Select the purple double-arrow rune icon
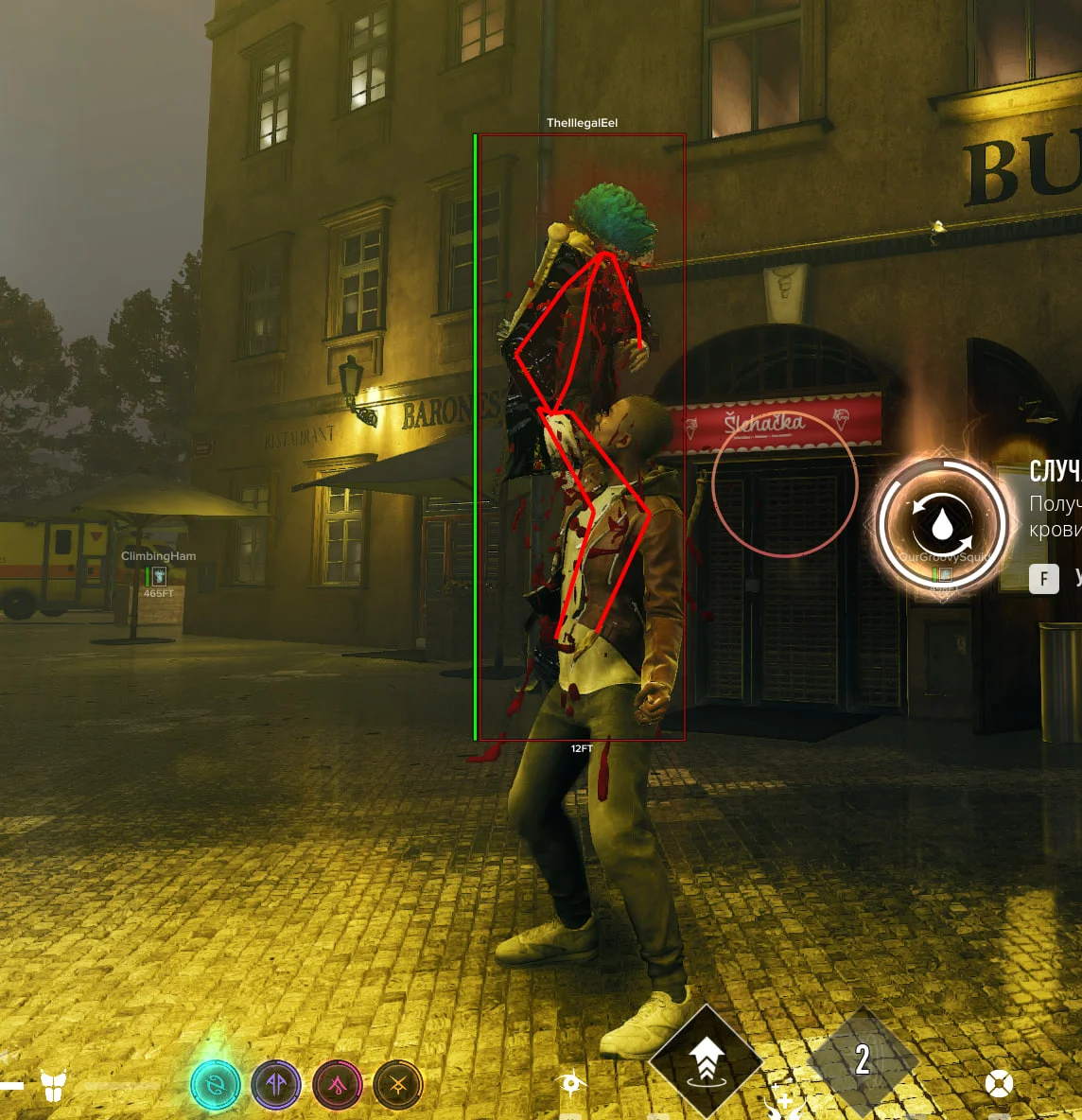 [x=276, y=1085]
